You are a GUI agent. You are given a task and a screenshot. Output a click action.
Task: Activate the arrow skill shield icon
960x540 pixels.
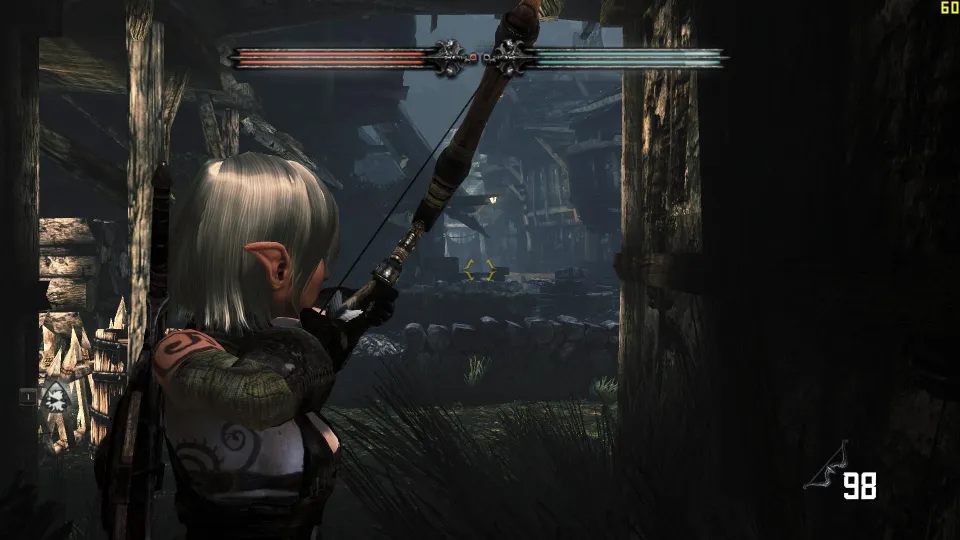tap(55, 397)
